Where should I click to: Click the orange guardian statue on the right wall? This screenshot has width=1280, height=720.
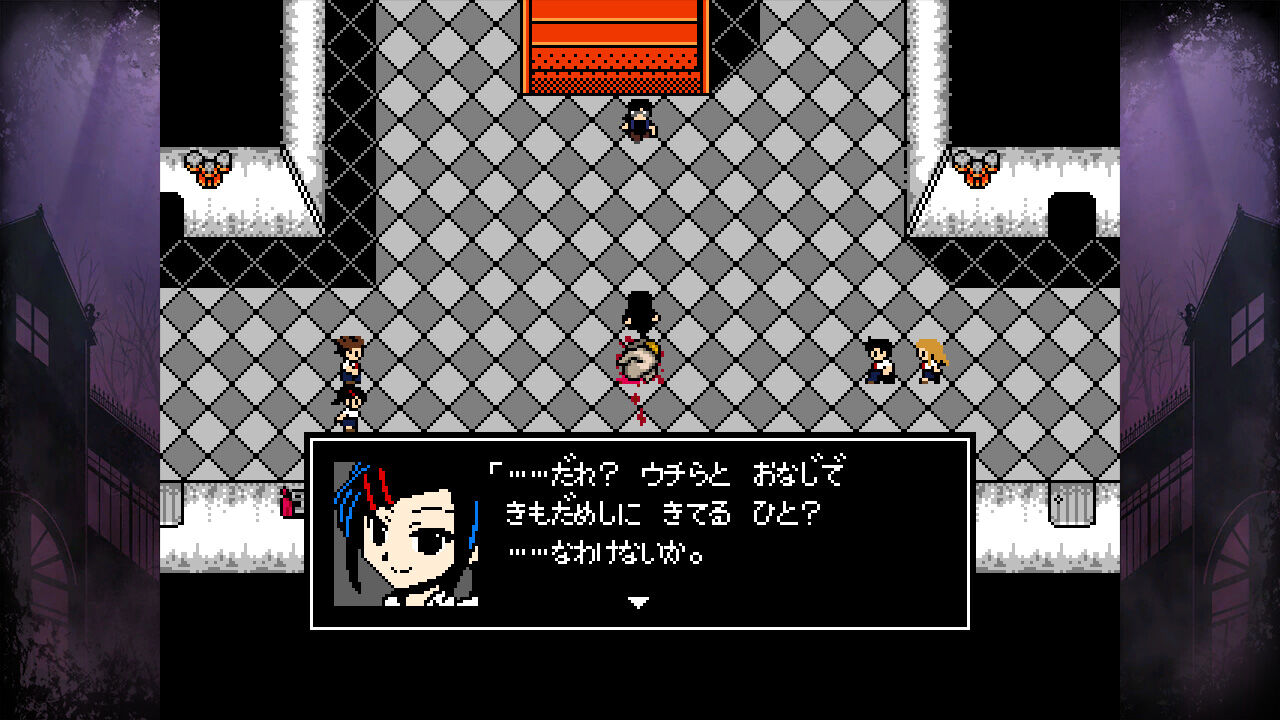click(975, 170)
